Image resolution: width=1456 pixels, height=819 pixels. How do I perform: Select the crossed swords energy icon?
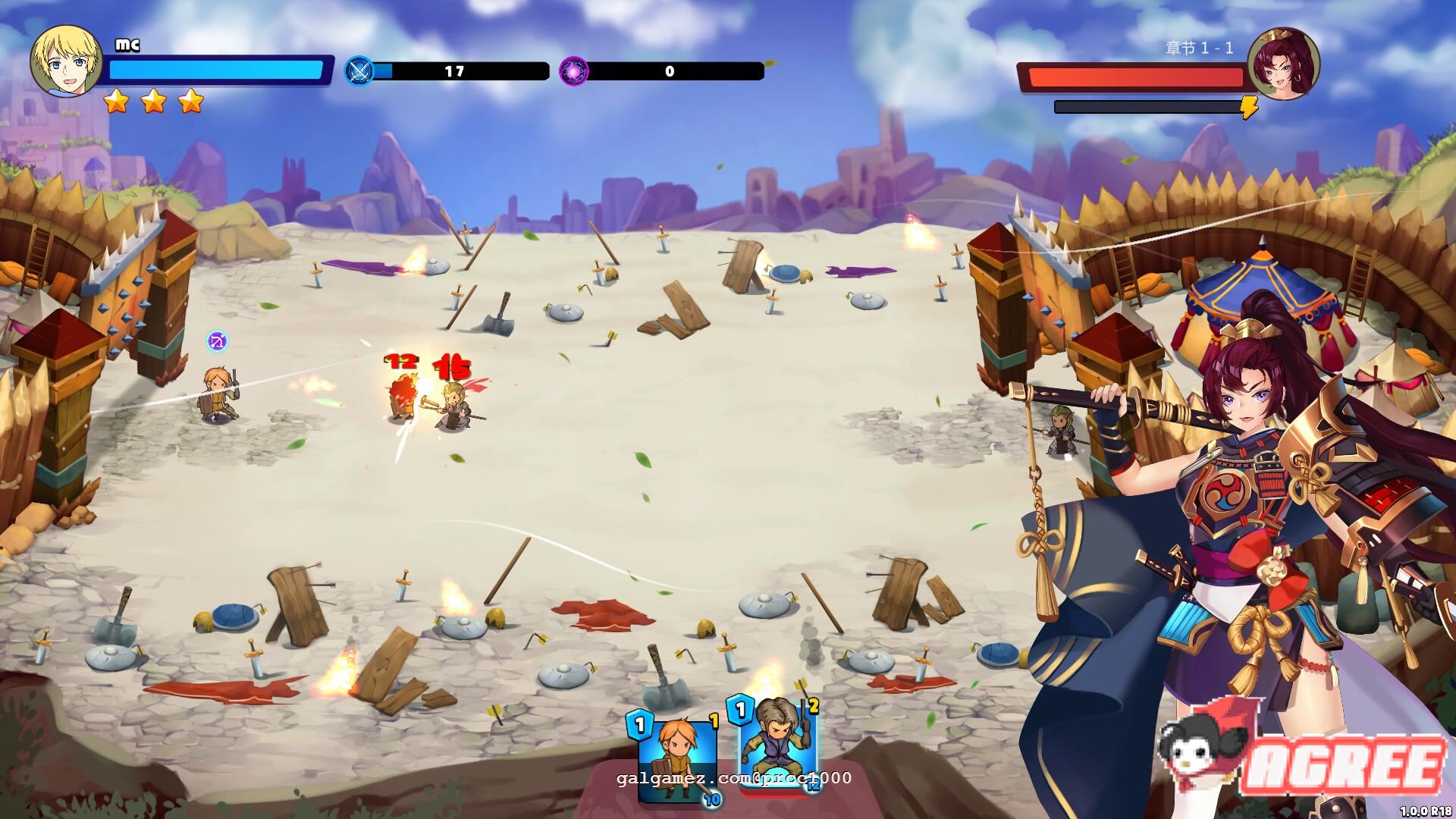[359, 71]
